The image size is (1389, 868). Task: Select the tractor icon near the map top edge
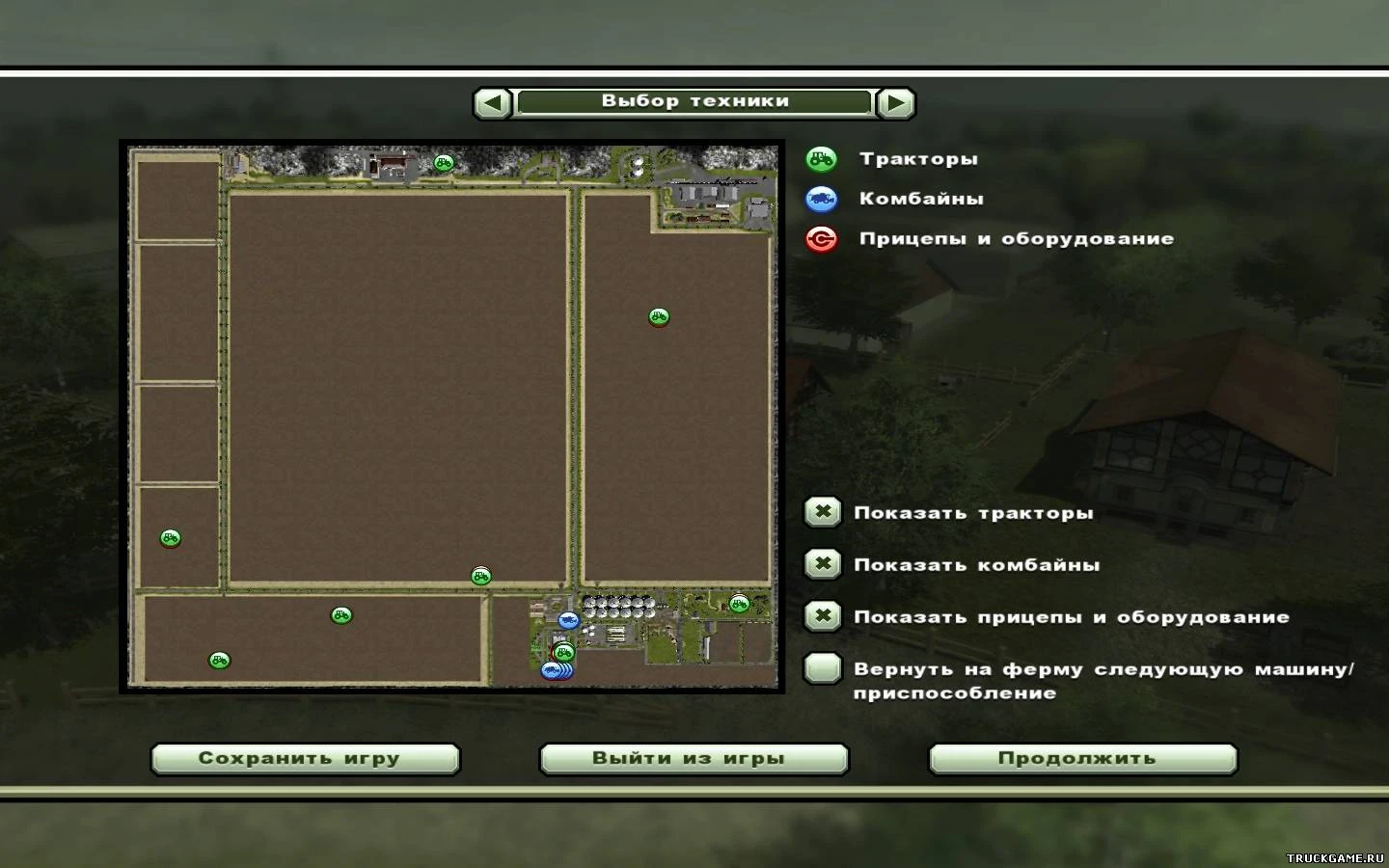[x=443, y=163]
